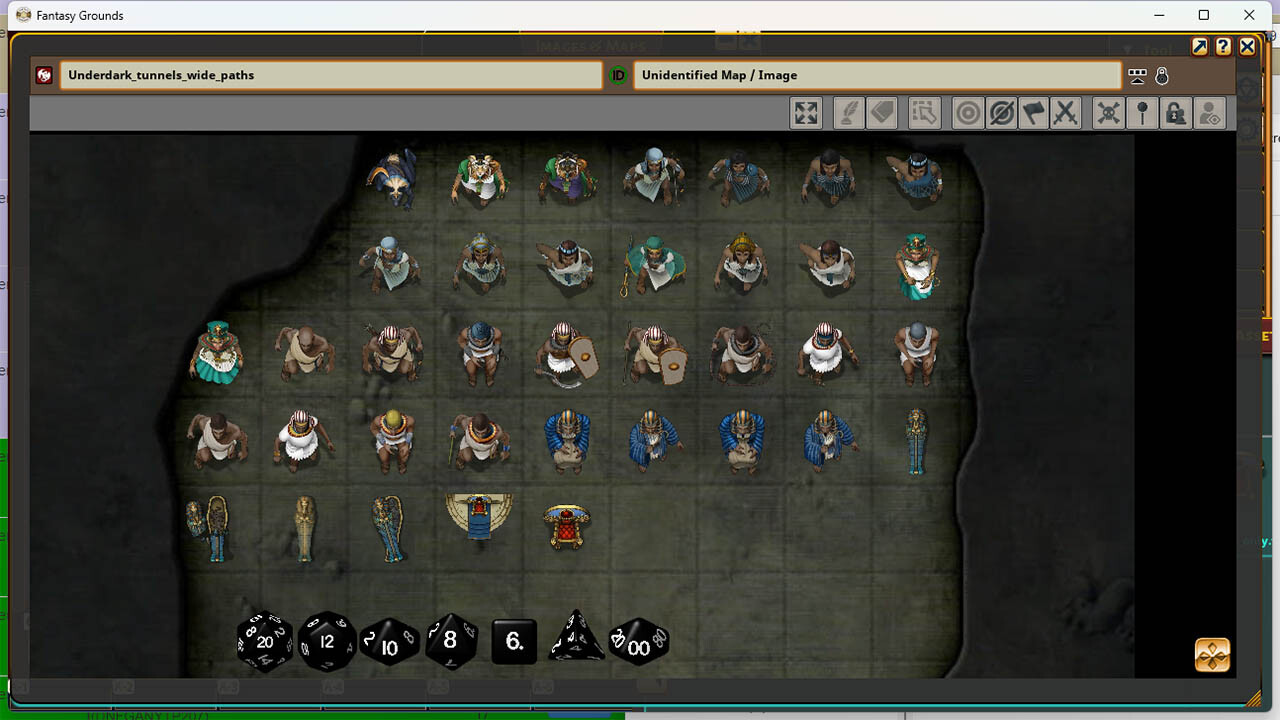Edit the Underdark_tunnels_wide_paths name field
The height and width of the screenshot is (720, 1280).
[x=330, y=75]
